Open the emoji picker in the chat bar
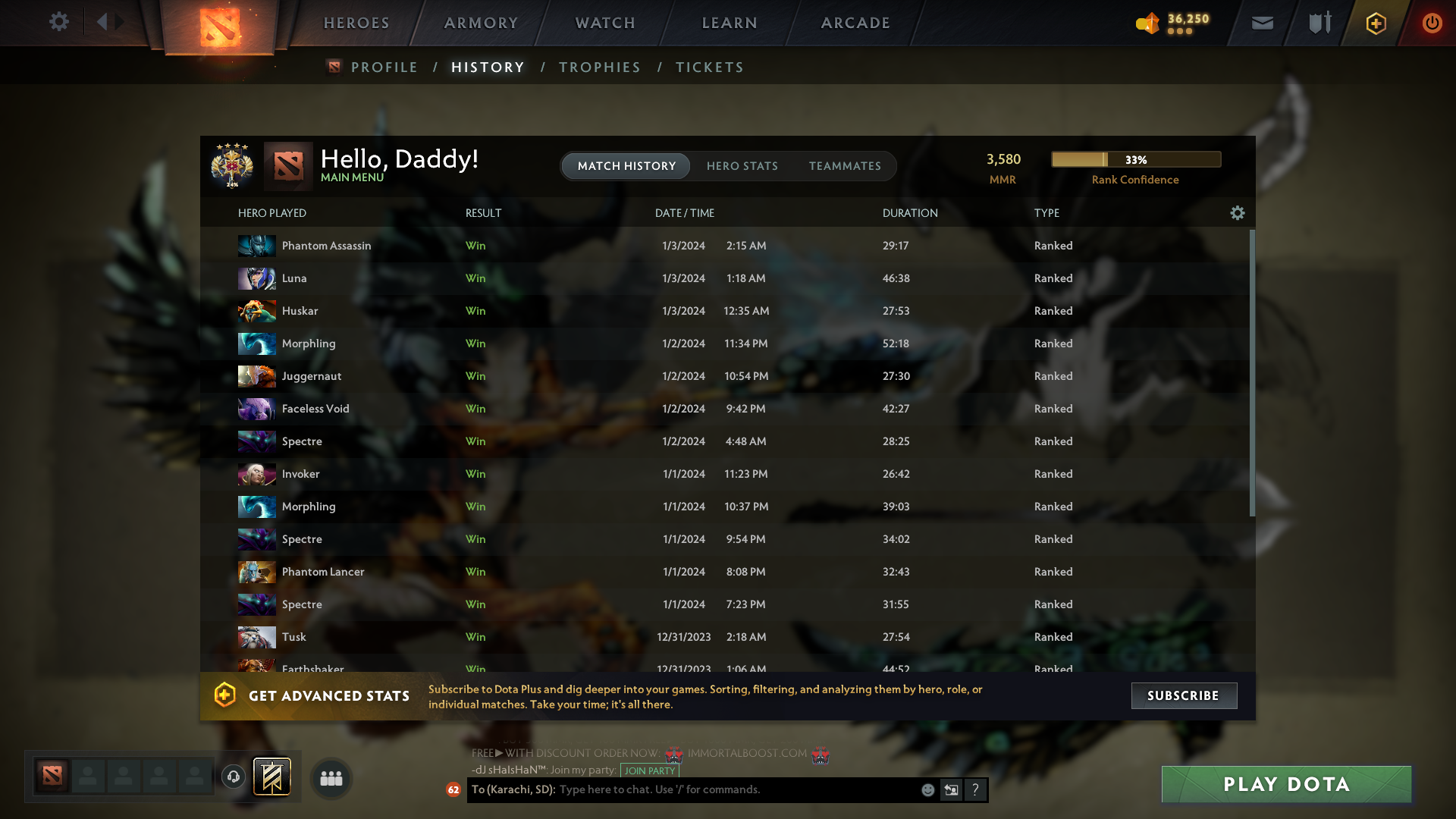Image resolution: width=1456 pixels, height=819 pixels. 928,789
